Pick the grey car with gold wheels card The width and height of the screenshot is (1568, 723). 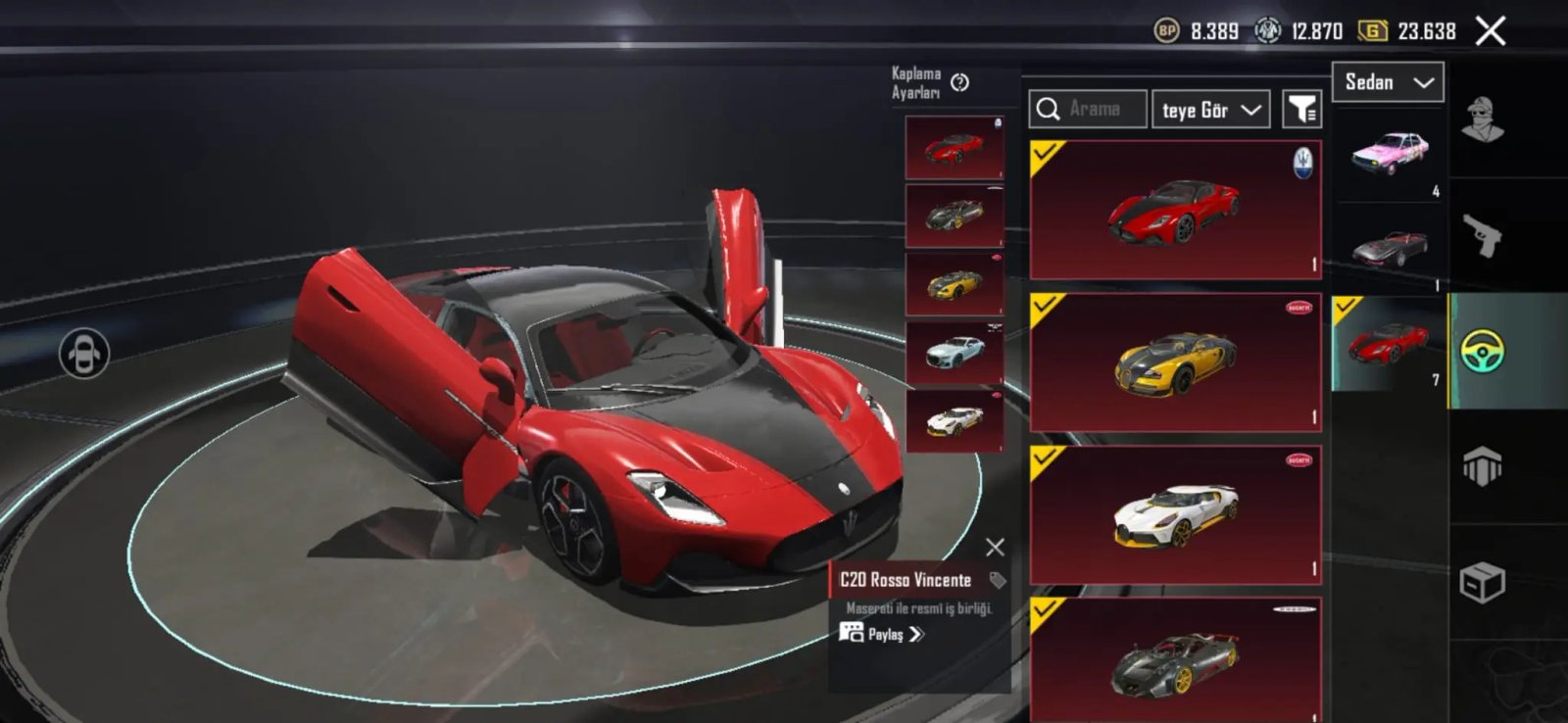[1175, 660]
